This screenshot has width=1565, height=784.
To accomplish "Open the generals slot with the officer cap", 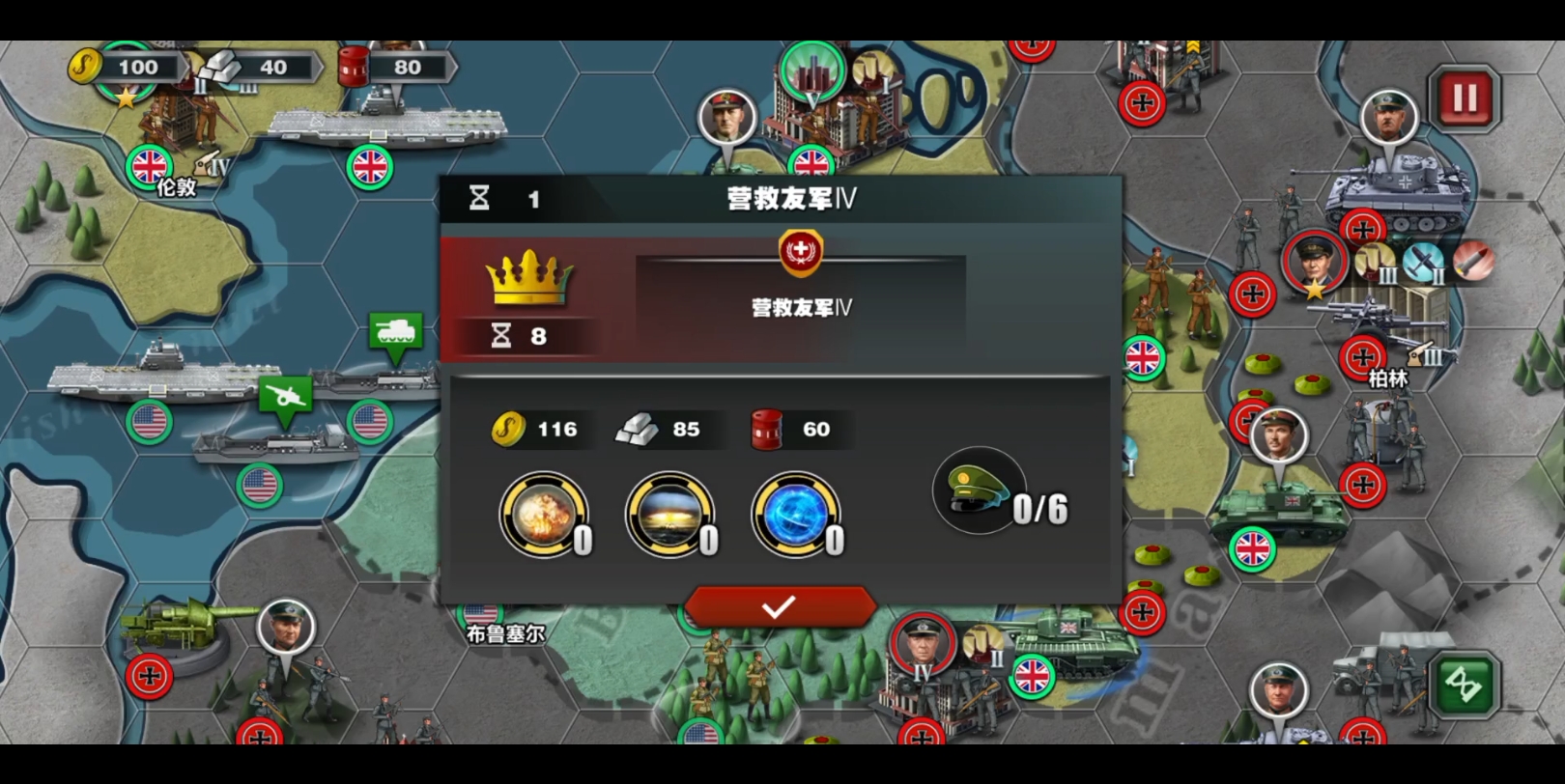I will pos(979,490).
